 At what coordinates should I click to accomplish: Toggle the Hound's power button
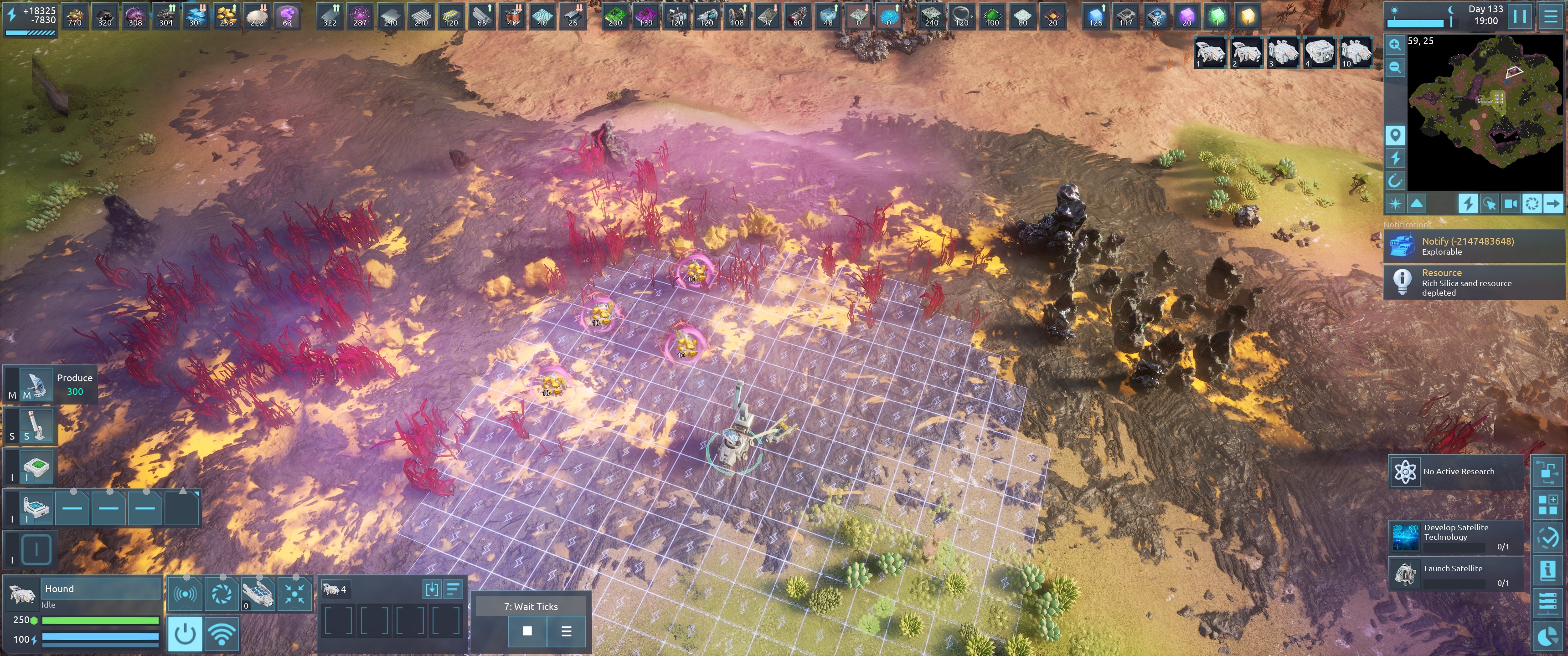(x=185, y=634)
